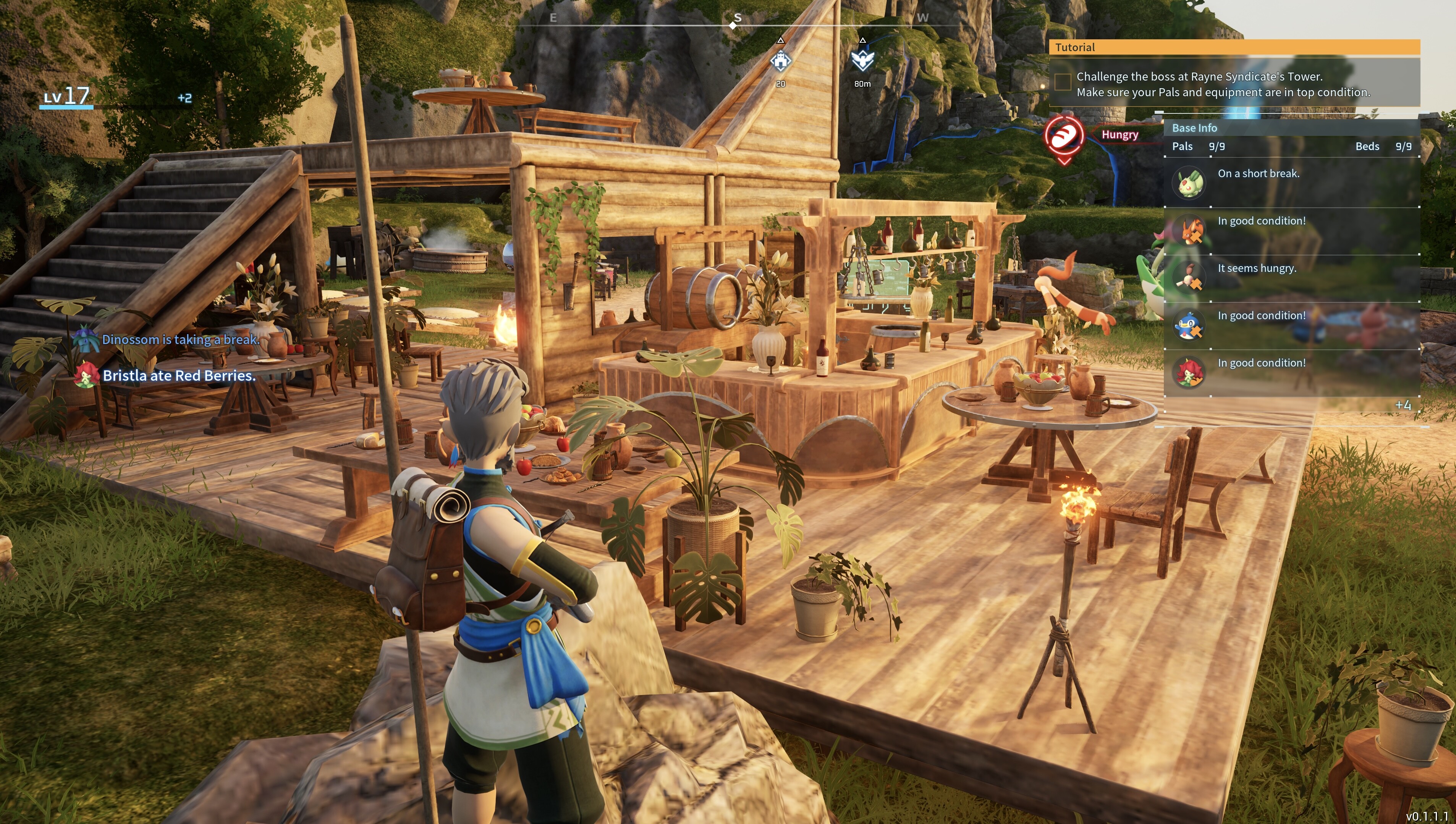Pick the blue penguin Pal portrait
Screen dimensions: 1456x824
(x=1188, y=325)
